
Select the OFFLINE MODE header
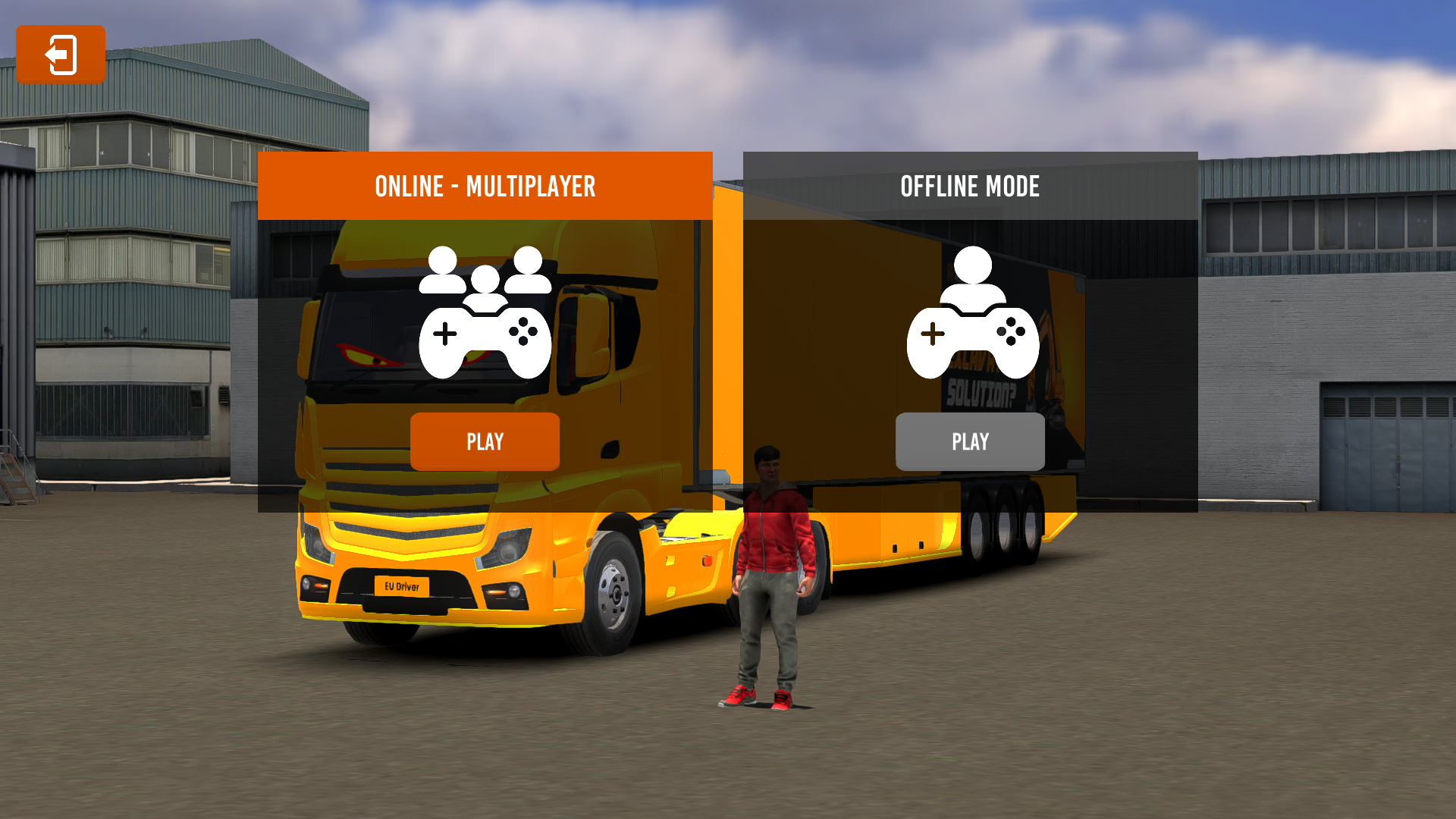click(970, 187)
